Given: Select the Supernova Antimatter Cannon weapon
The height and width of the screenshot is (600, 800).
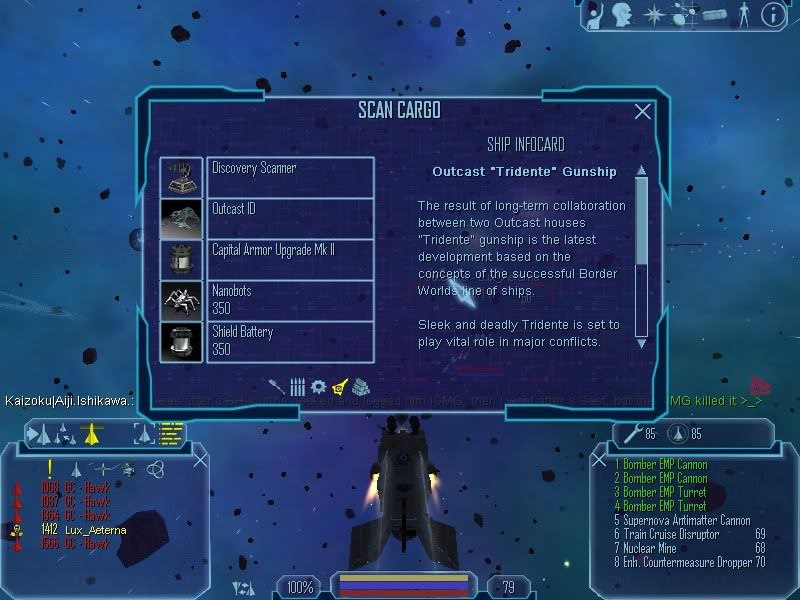Looking at the screenshot, I should [682, 520].
